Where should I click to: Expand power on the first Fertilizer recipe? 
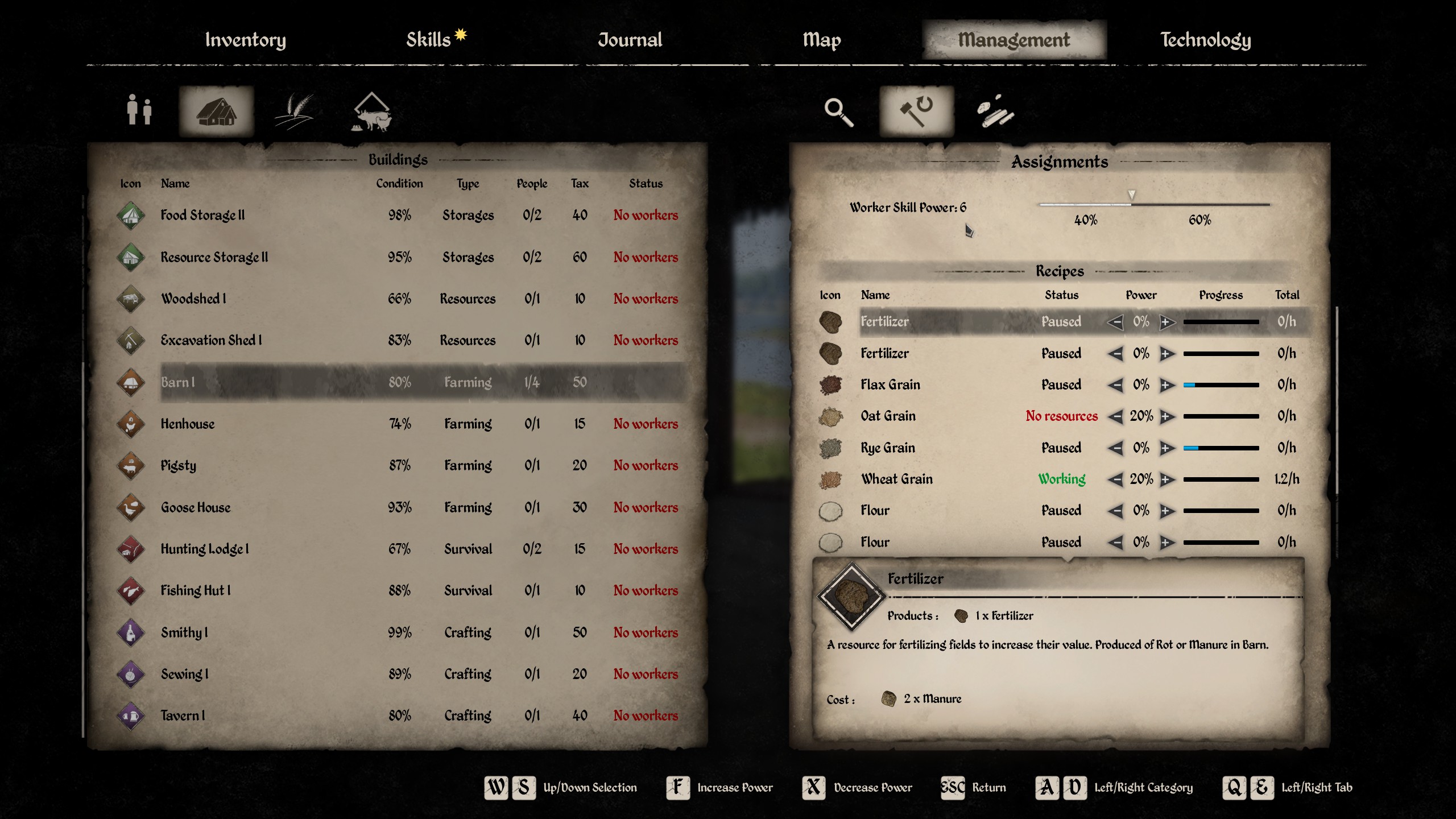pos(1167,321)
